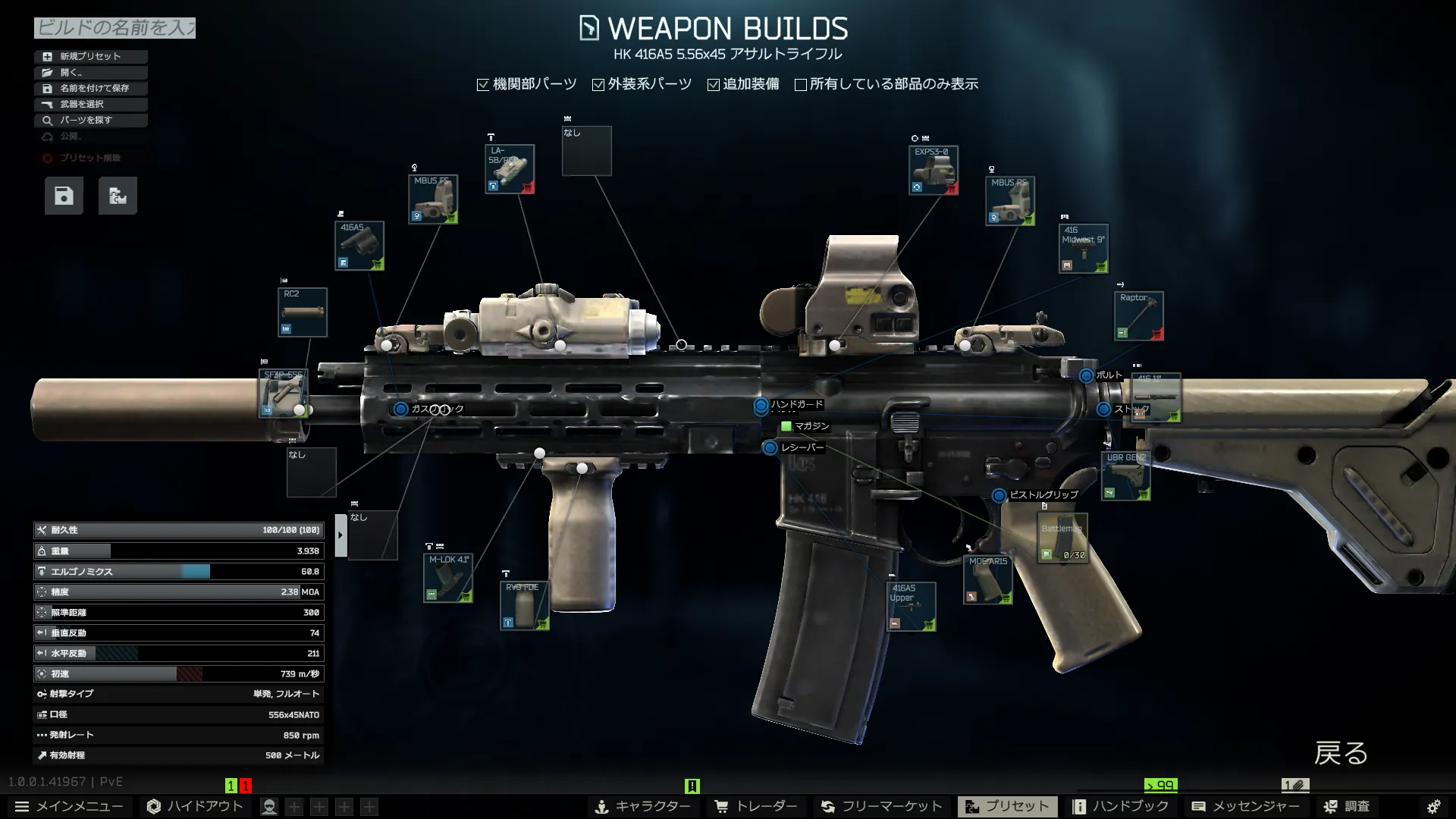Choose the 名前を付けて保存 save-as option

(x=90, y=88)
